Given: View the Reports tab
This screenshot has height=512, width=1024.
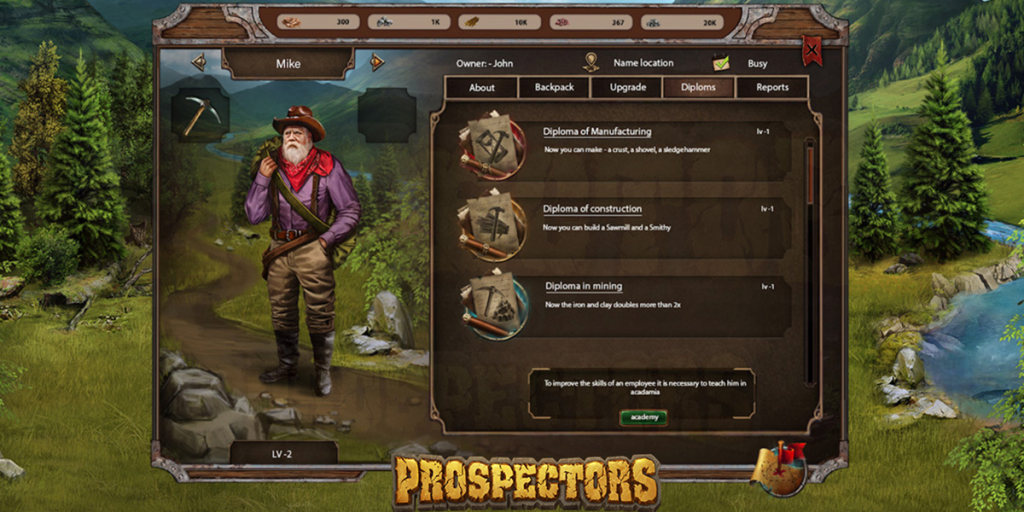Looking at the screenshot, I should [x=772, y=87].
